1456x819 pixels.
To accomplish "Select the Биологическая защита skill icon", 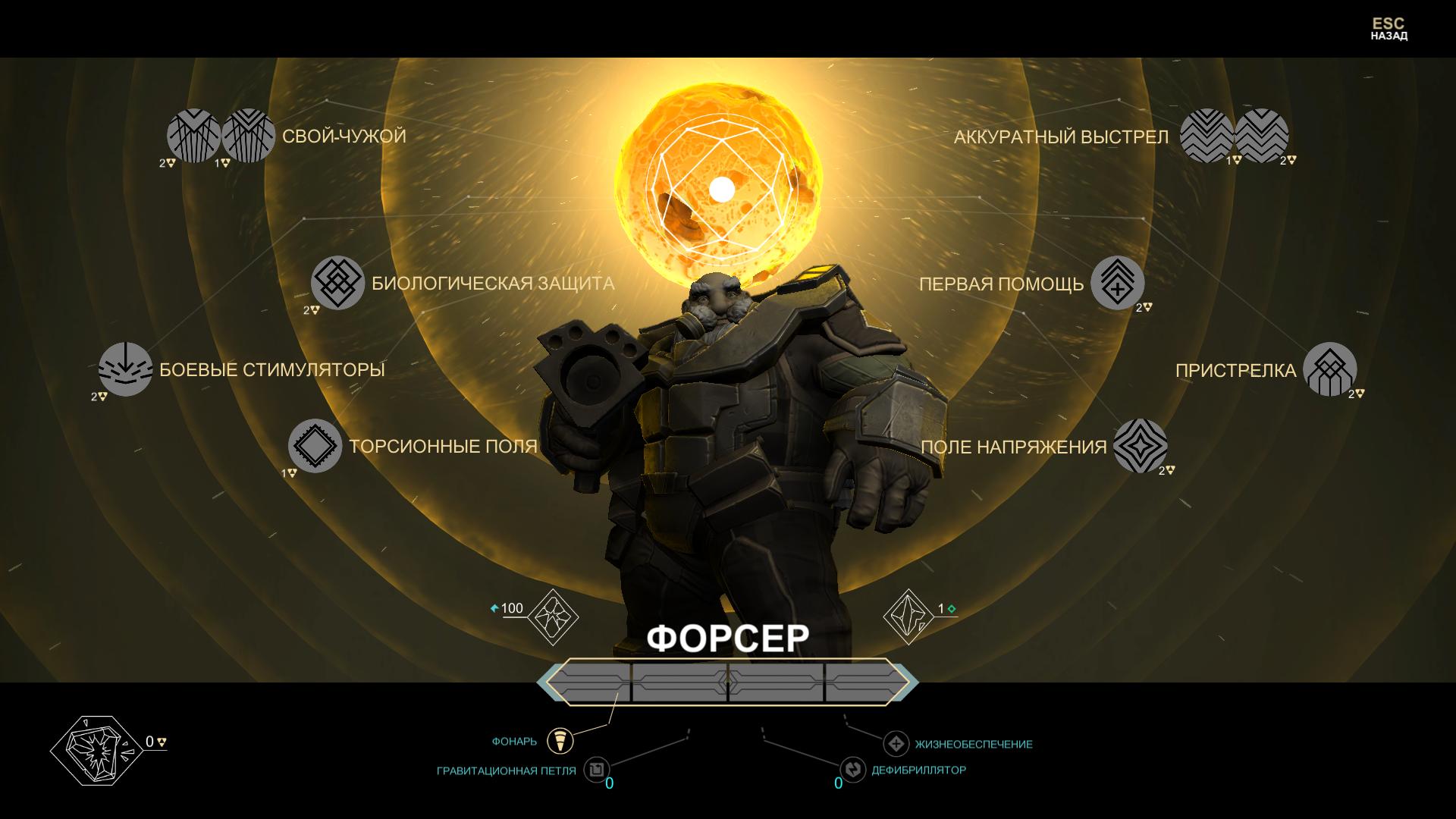I will click(x=337, y=283).
